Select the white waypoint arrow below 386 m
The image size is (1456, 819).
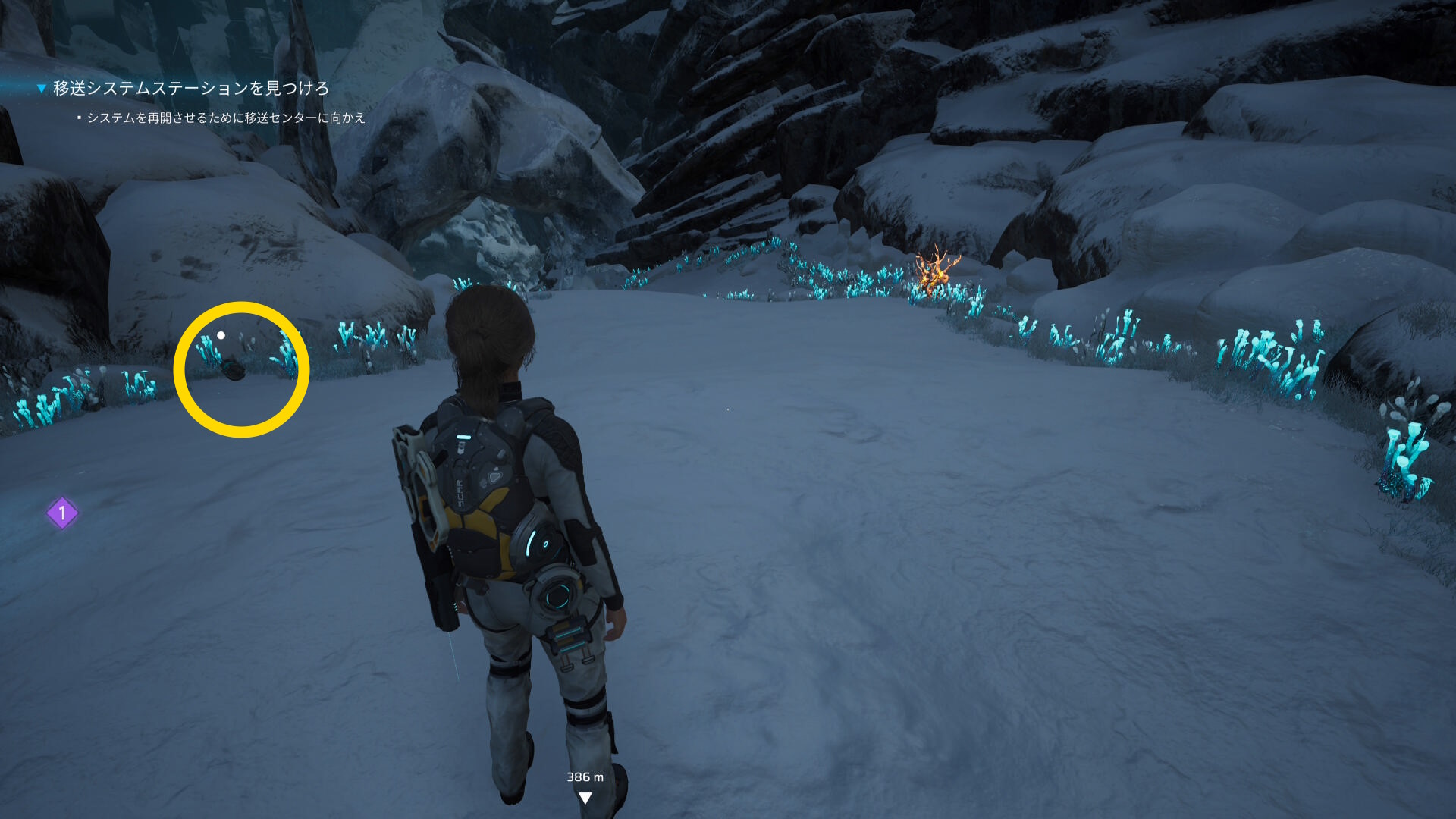point(585,798)
